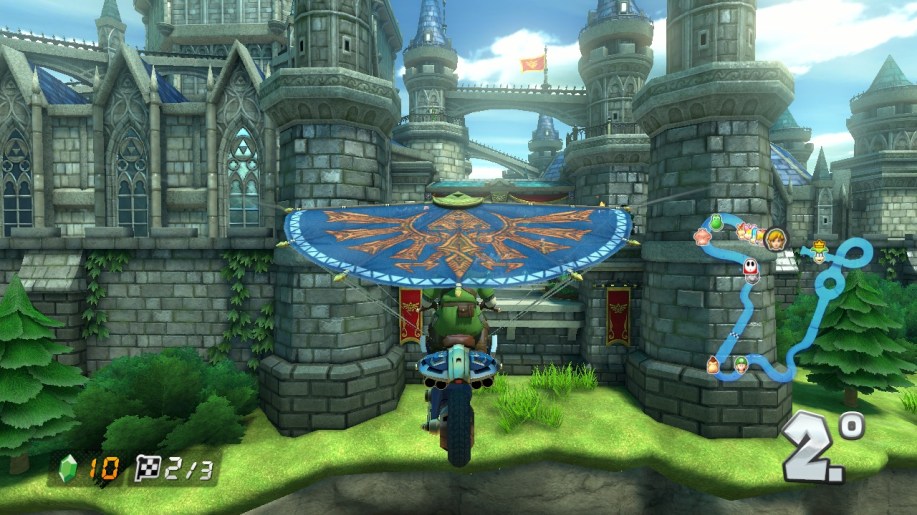Screen dimensions: 917x515
Task: Select Donkey Kong's marker on the course map
Action: pyautogui.click(x=714, y=365)
